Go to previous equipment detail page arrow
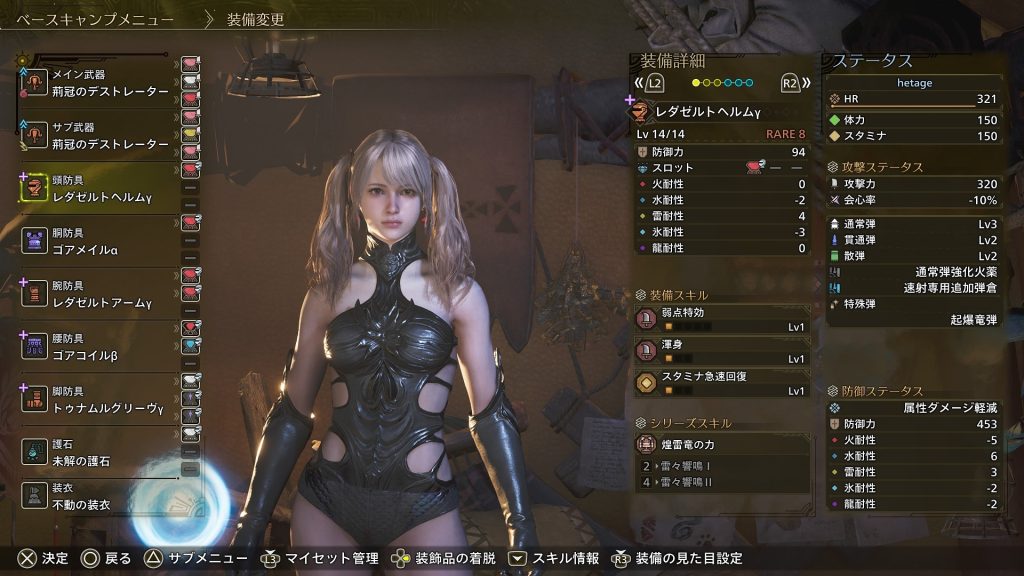The height and width of the screenshot is (576, 1024). point(650,83)
